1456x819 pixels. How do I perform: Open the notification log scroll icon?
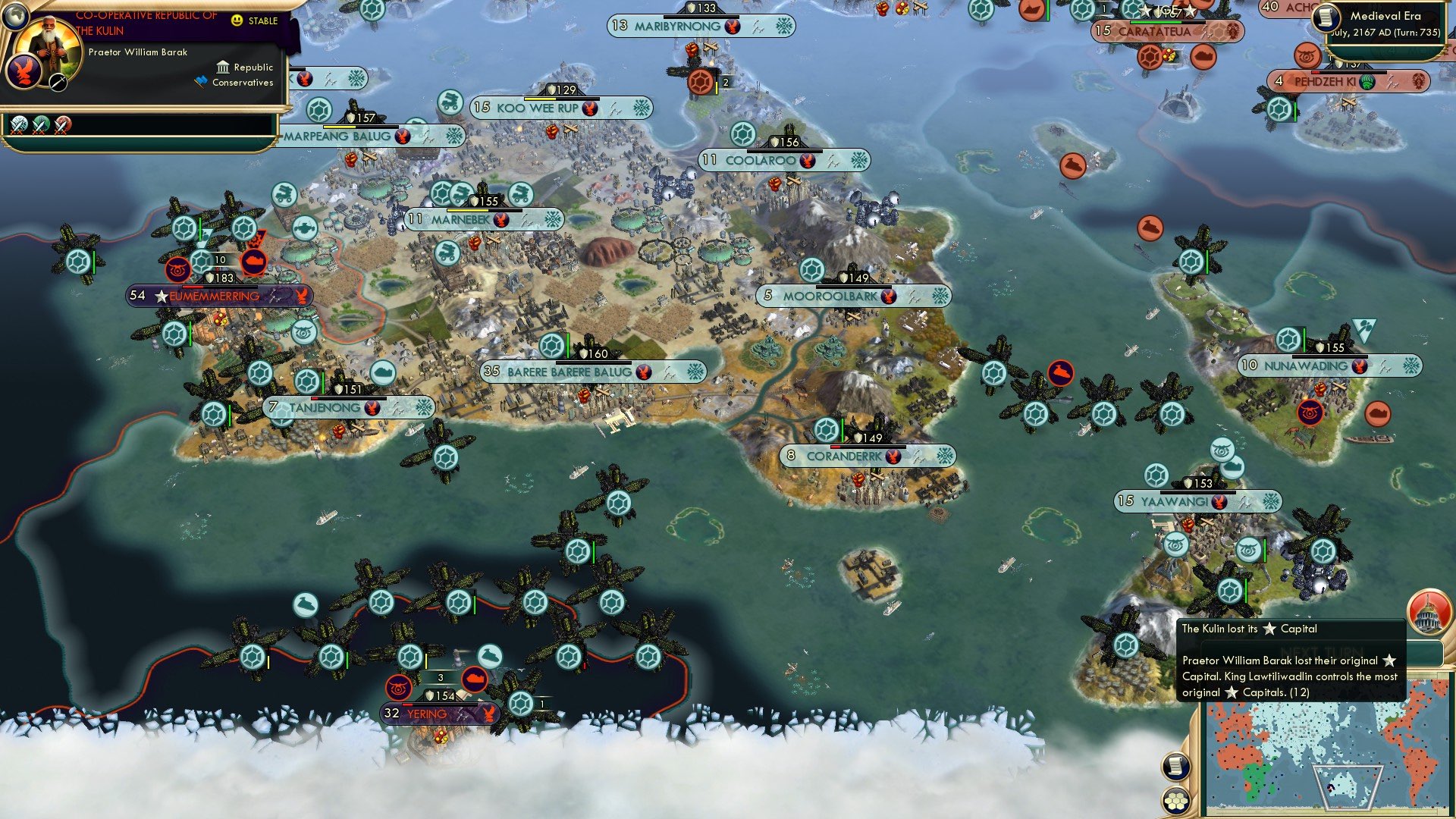[1176, 768]
